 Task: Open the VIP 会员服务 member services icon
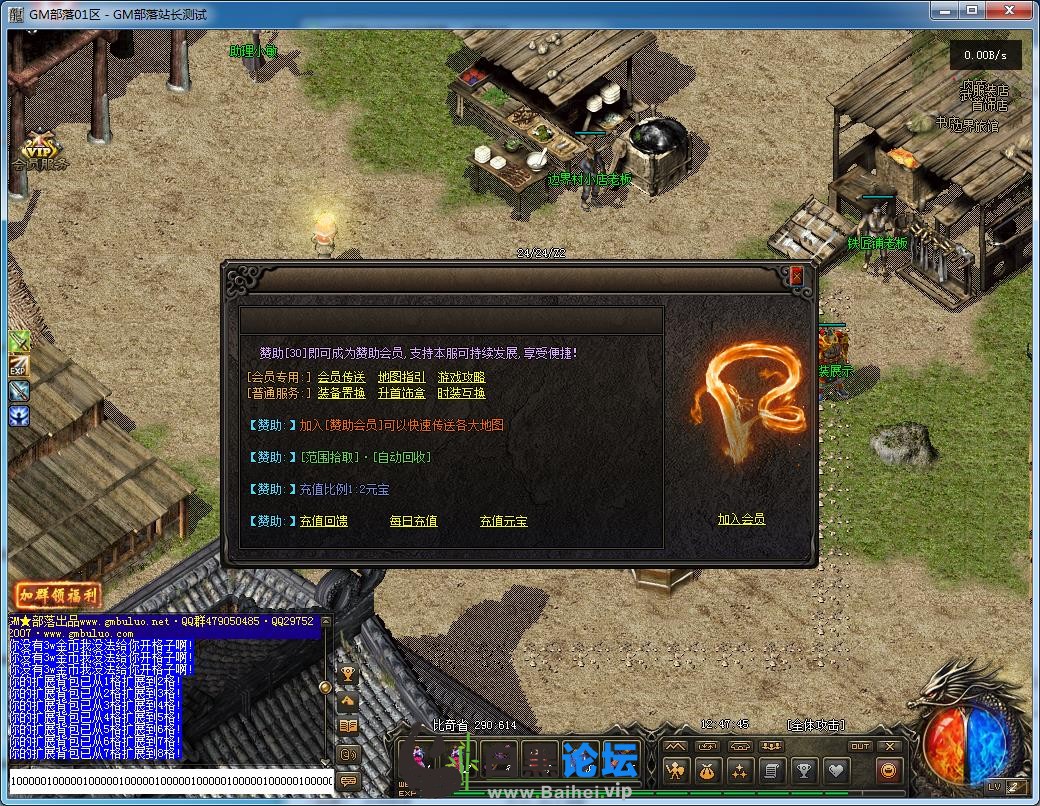click(41, 151)
